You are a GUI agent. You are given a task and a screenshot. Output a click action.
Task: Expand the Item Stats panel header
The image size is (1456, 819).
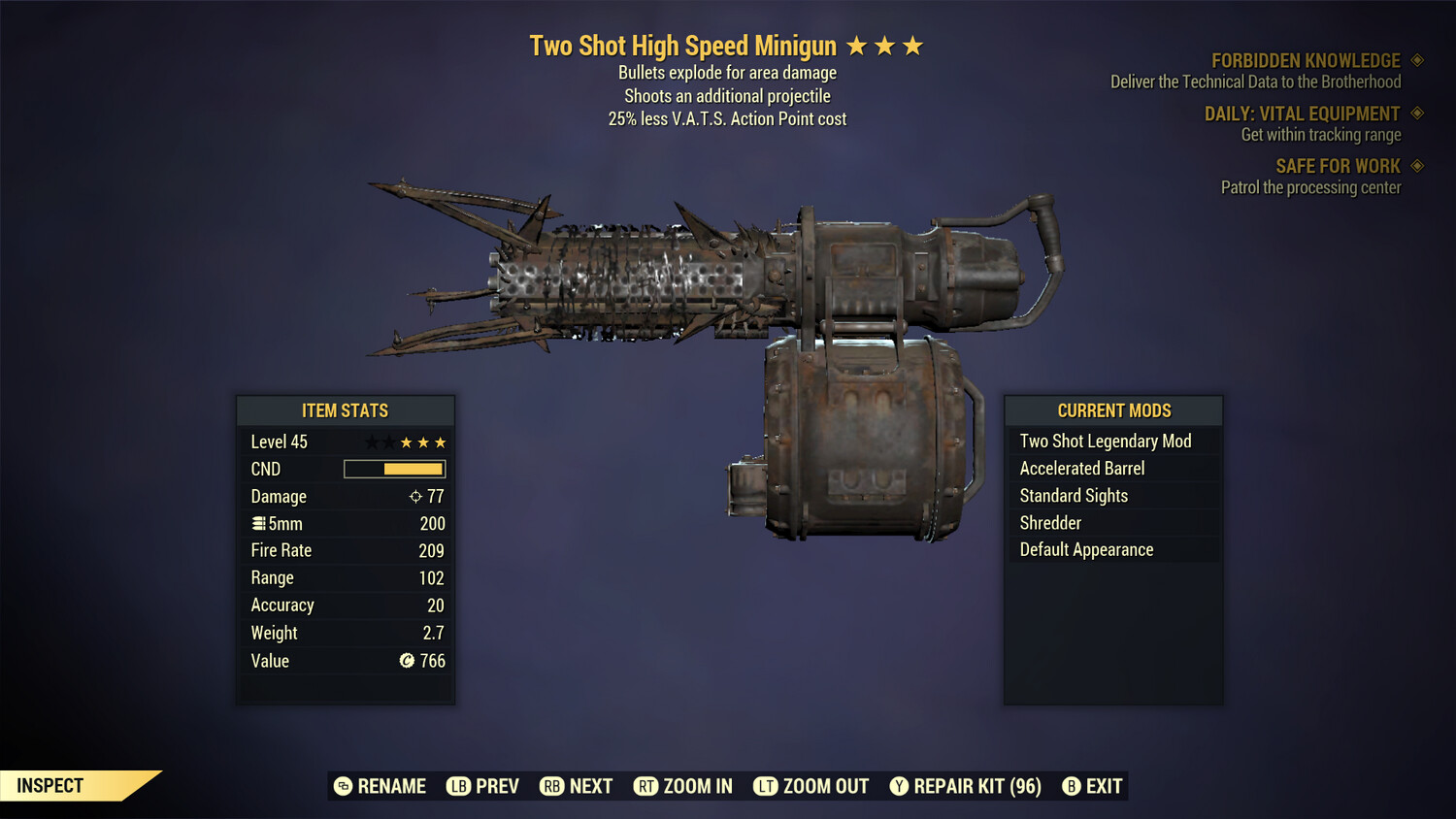(346, 410)
